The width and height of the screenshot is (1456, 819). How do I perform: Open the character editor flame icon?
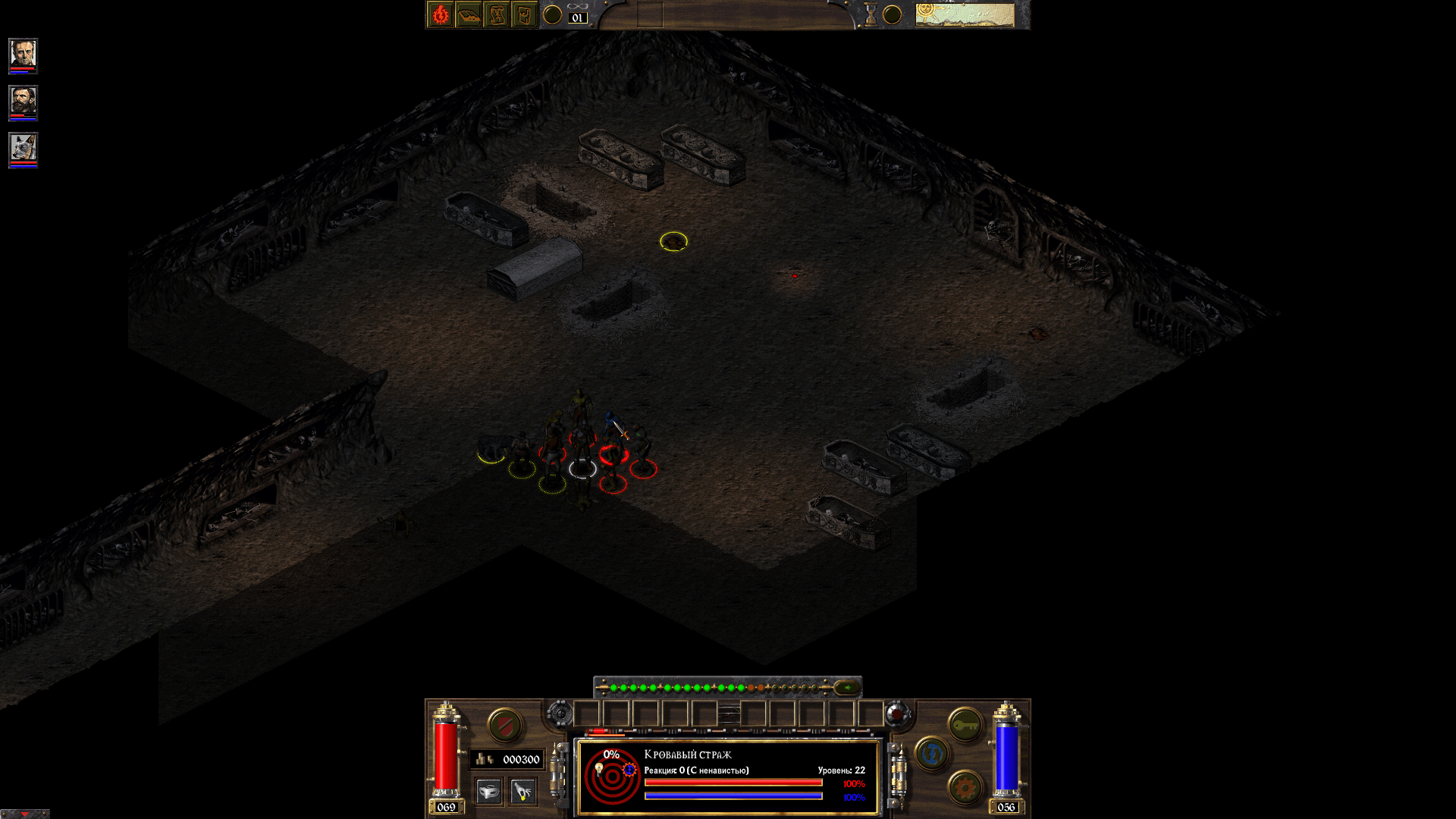click(x=440, y=14)
